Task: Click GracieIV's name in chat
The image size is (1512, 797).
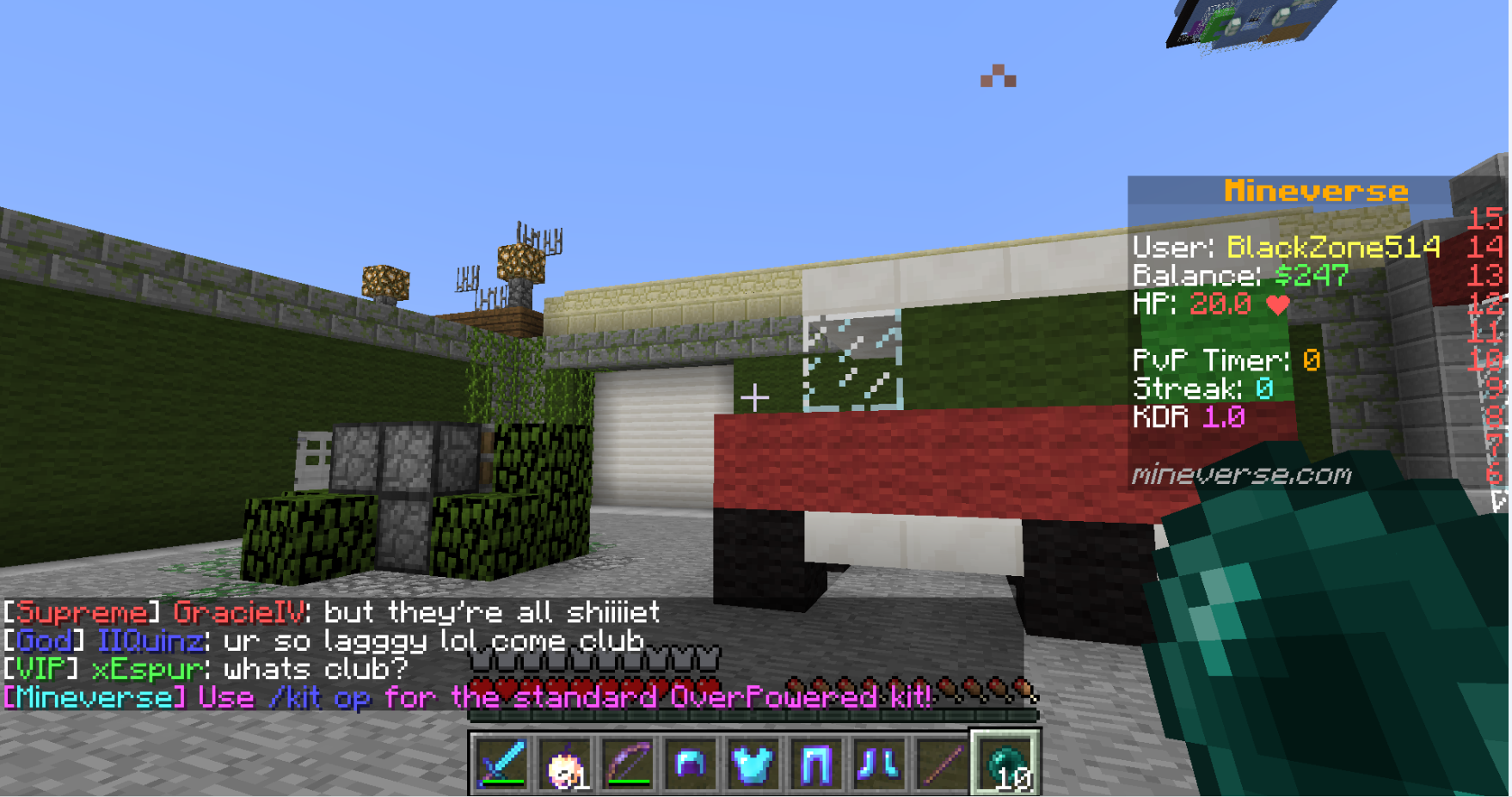Action: pos(238,613)
